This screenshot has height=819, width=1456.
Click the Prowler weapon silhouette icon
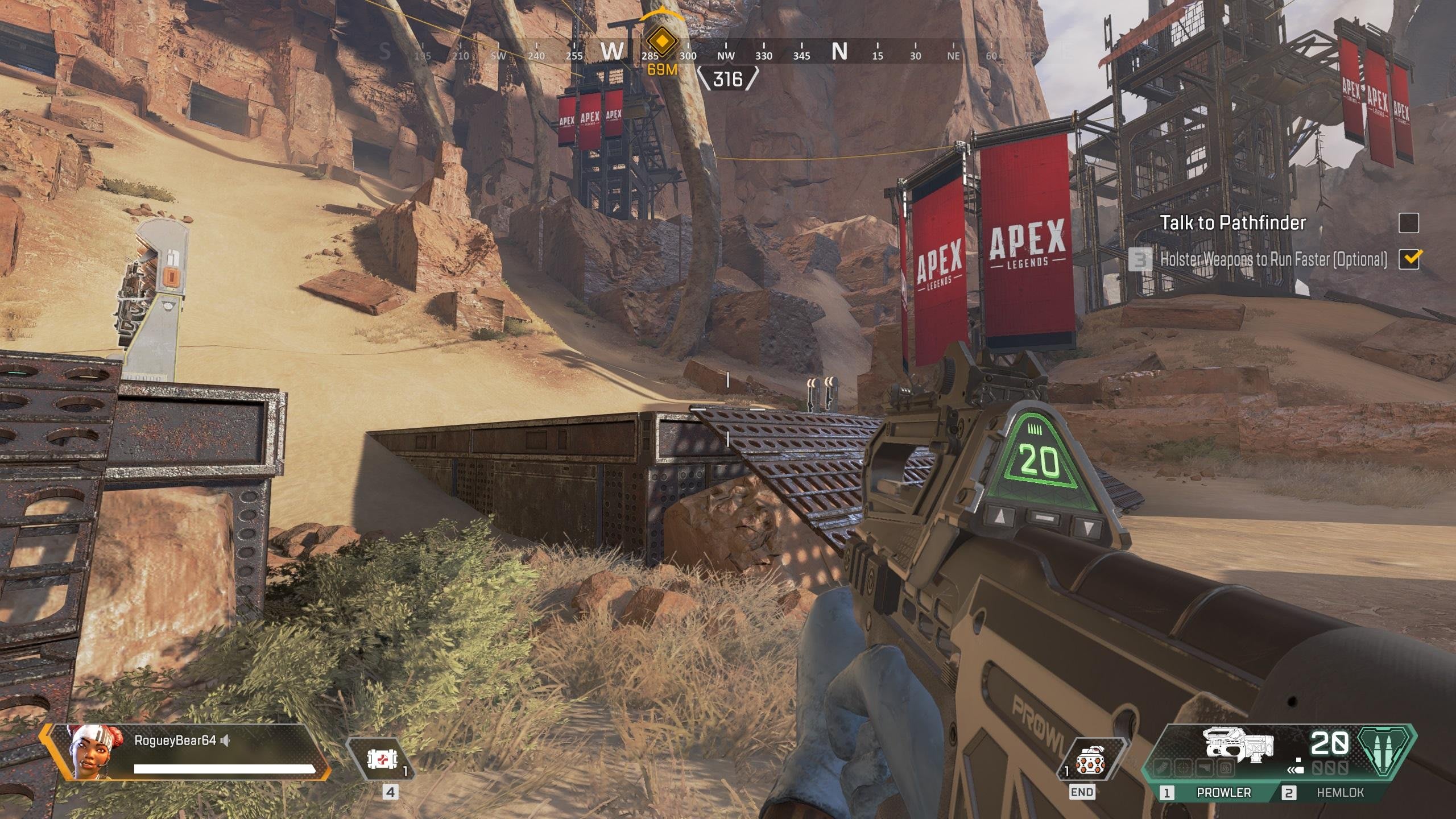point(1238,744)
